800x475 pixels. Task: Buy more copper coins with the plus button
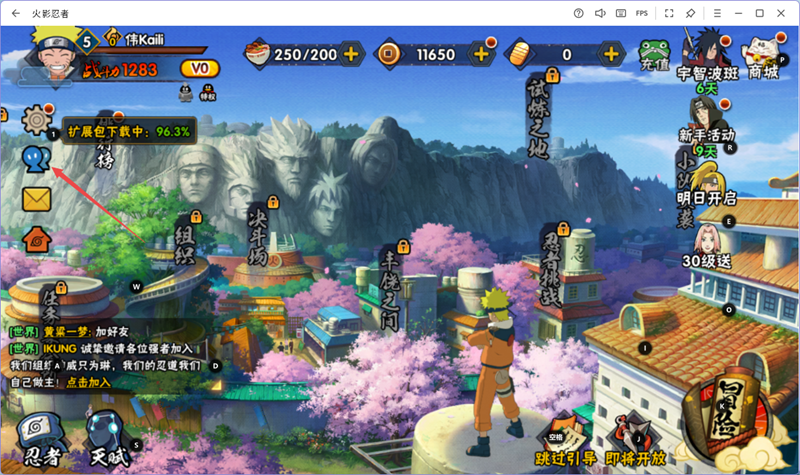pyautogui.click(x=481, y=54)
